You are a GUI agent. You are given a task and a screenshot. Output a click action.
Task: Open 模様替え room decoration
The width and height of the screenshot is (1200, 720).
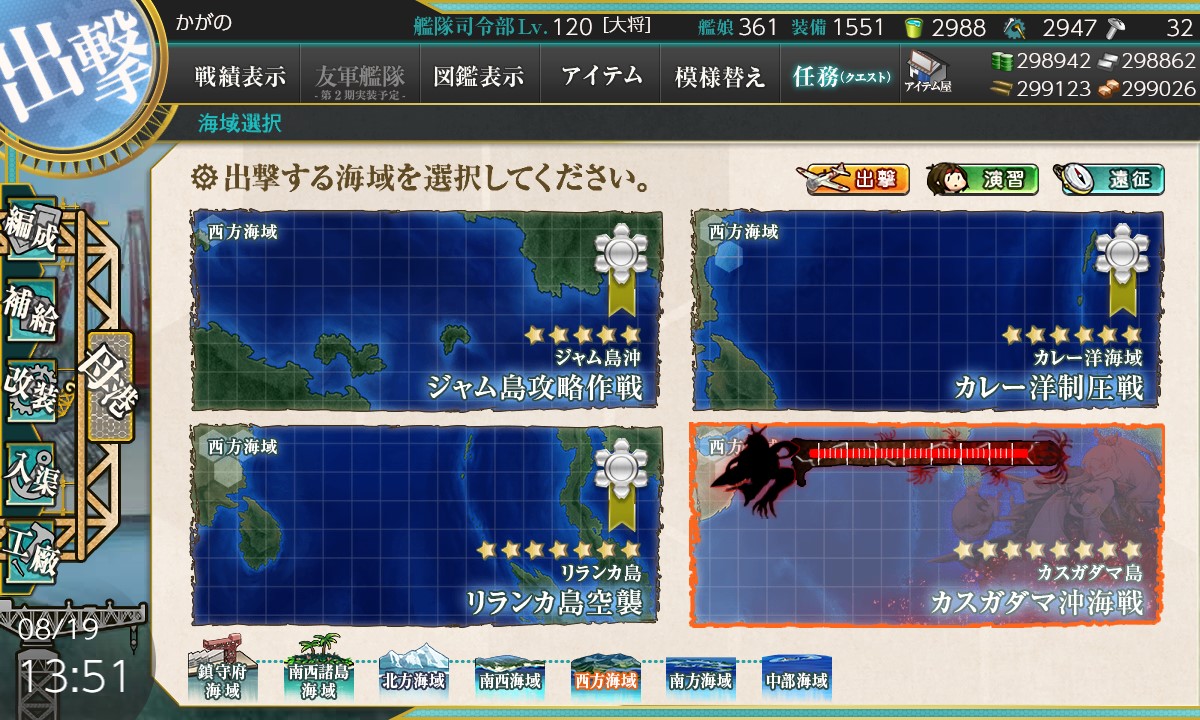click(x=720, y=77)
